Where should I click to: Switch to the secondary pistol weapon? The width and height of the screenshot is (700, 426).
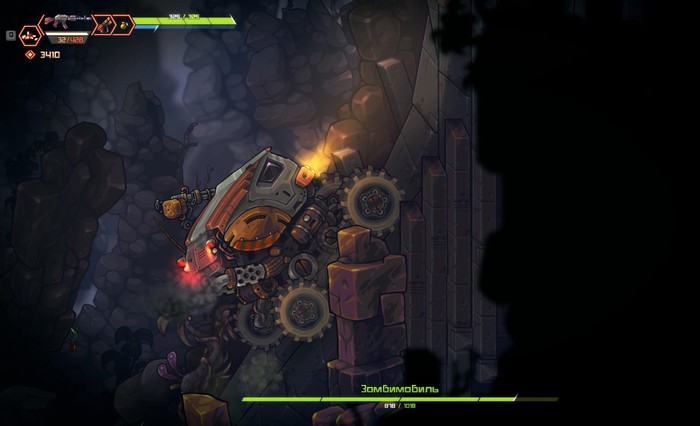click(103, 23)
